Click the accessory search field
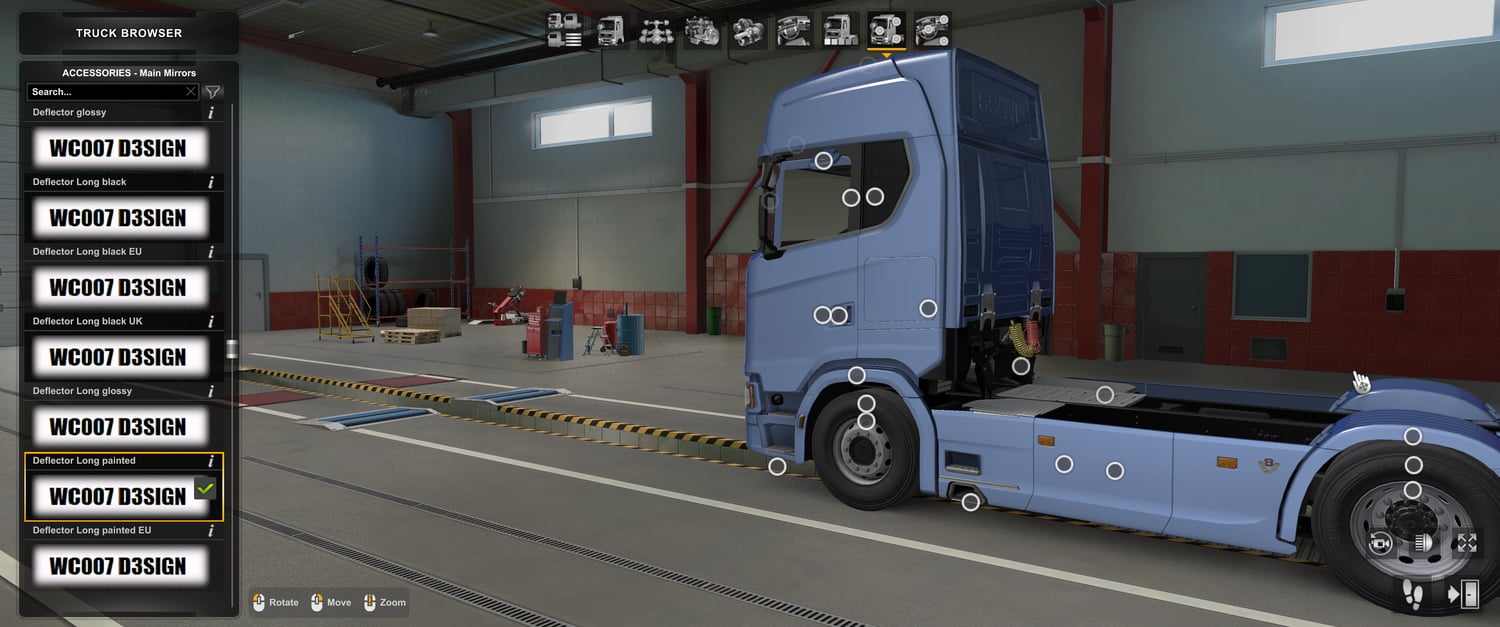 pyautogui.click(x=105, y=92)
